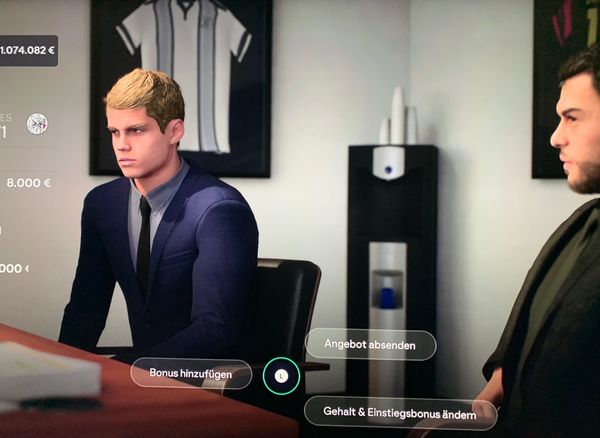Choose the Bonus hinzufügen option
The height and width of the screenshot is (438, 600).
point(191,373)
